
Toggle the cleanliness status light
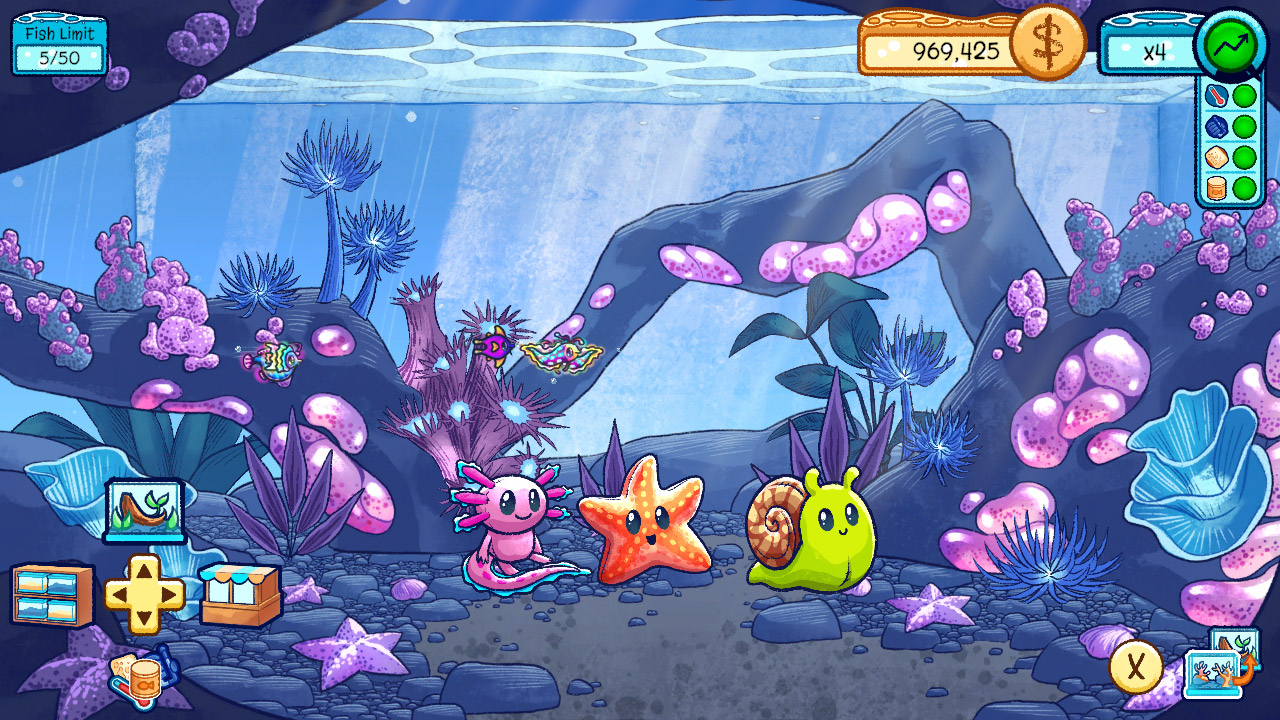pyautogui.click(x=1245, y=128)
